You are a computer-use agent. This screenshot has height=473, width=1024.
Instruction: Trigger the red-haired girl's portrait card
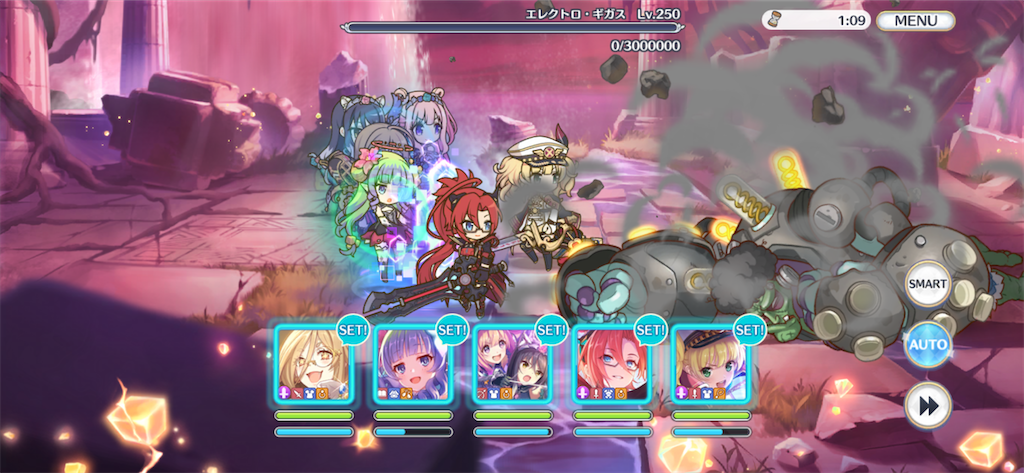pos(611,364)
